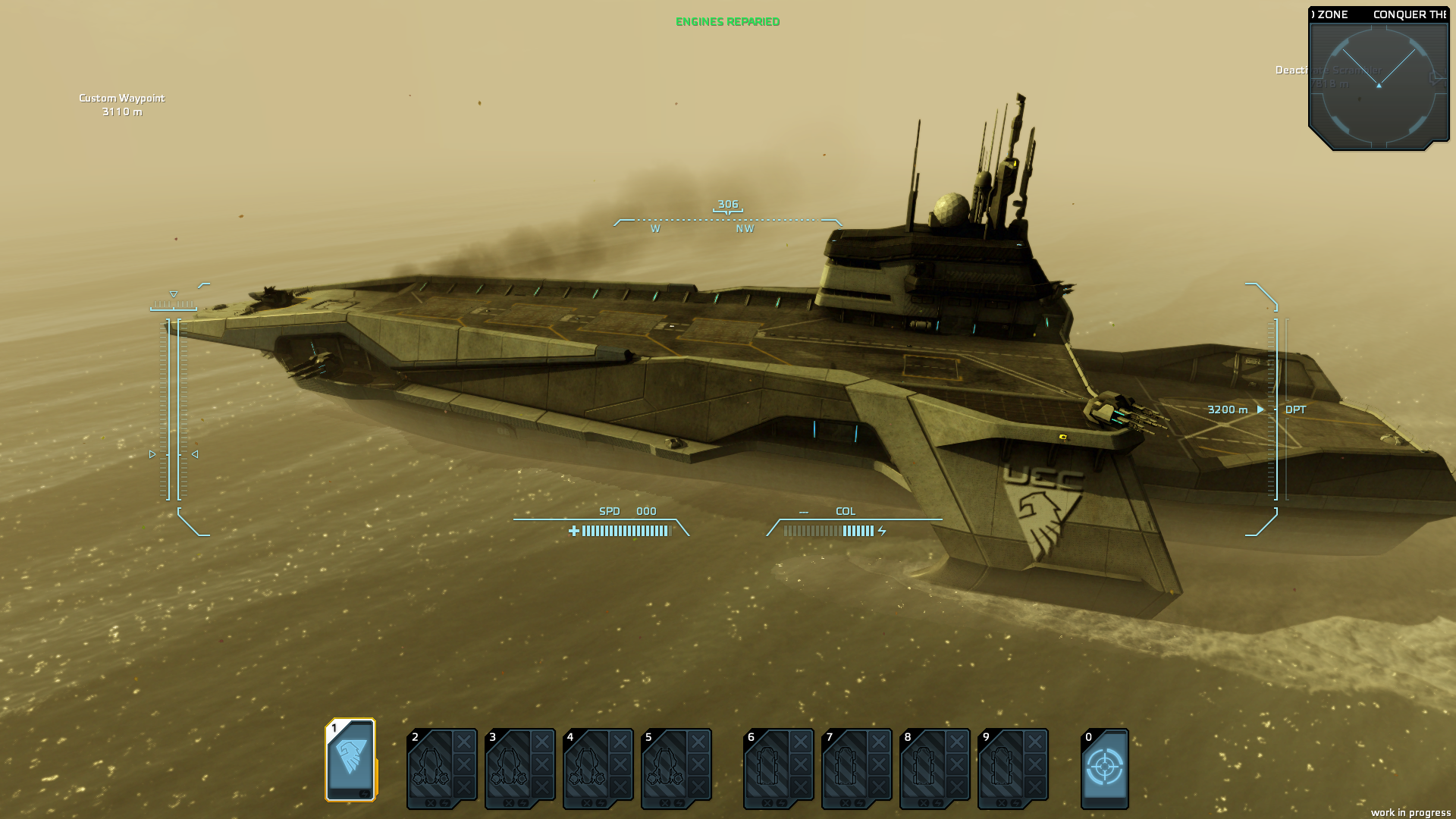Click the Walrus vehicle slot numbered 9

1003,769
